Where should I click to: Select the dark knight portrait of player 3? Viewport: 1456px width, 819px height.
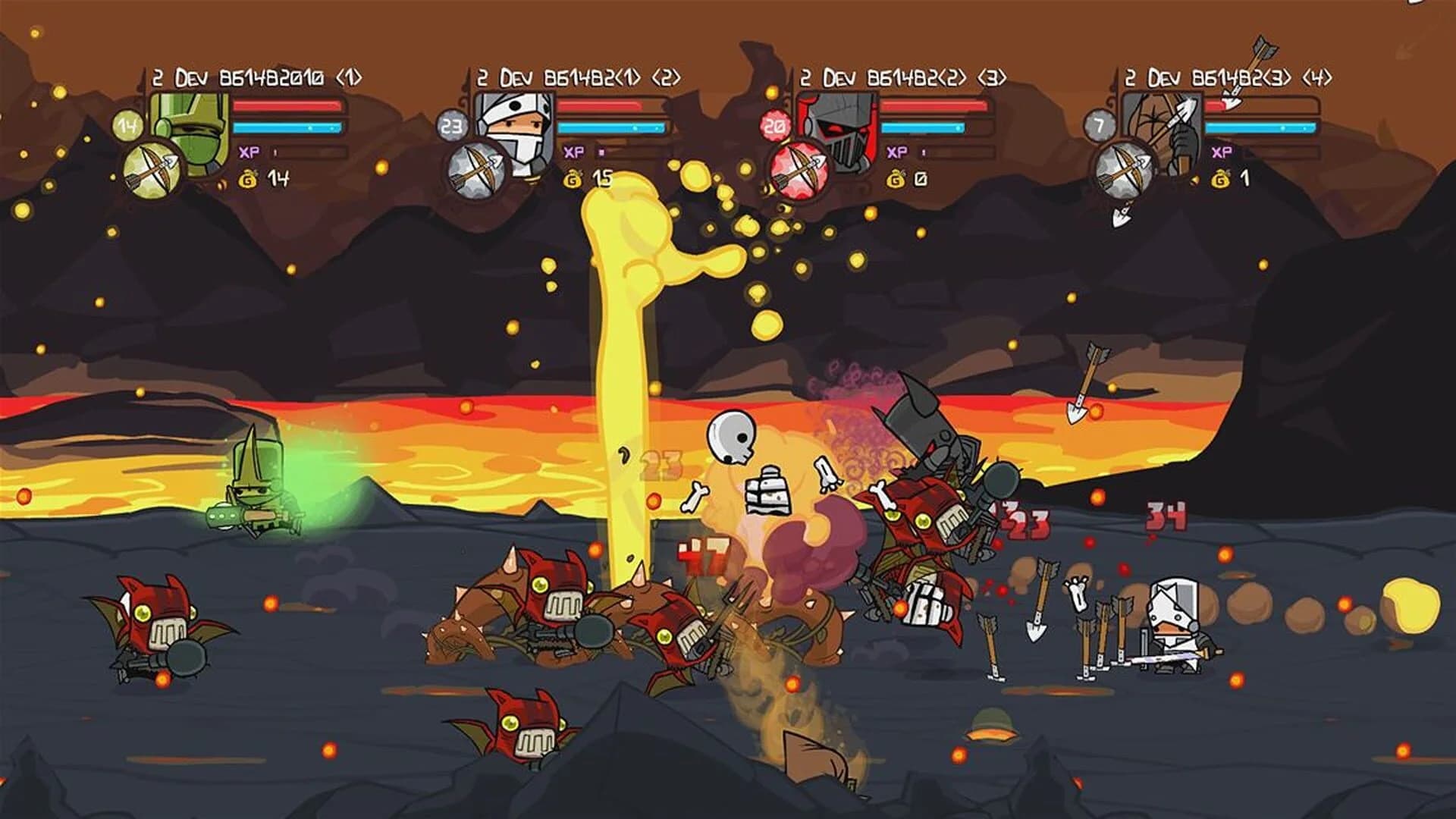(838, 127)
